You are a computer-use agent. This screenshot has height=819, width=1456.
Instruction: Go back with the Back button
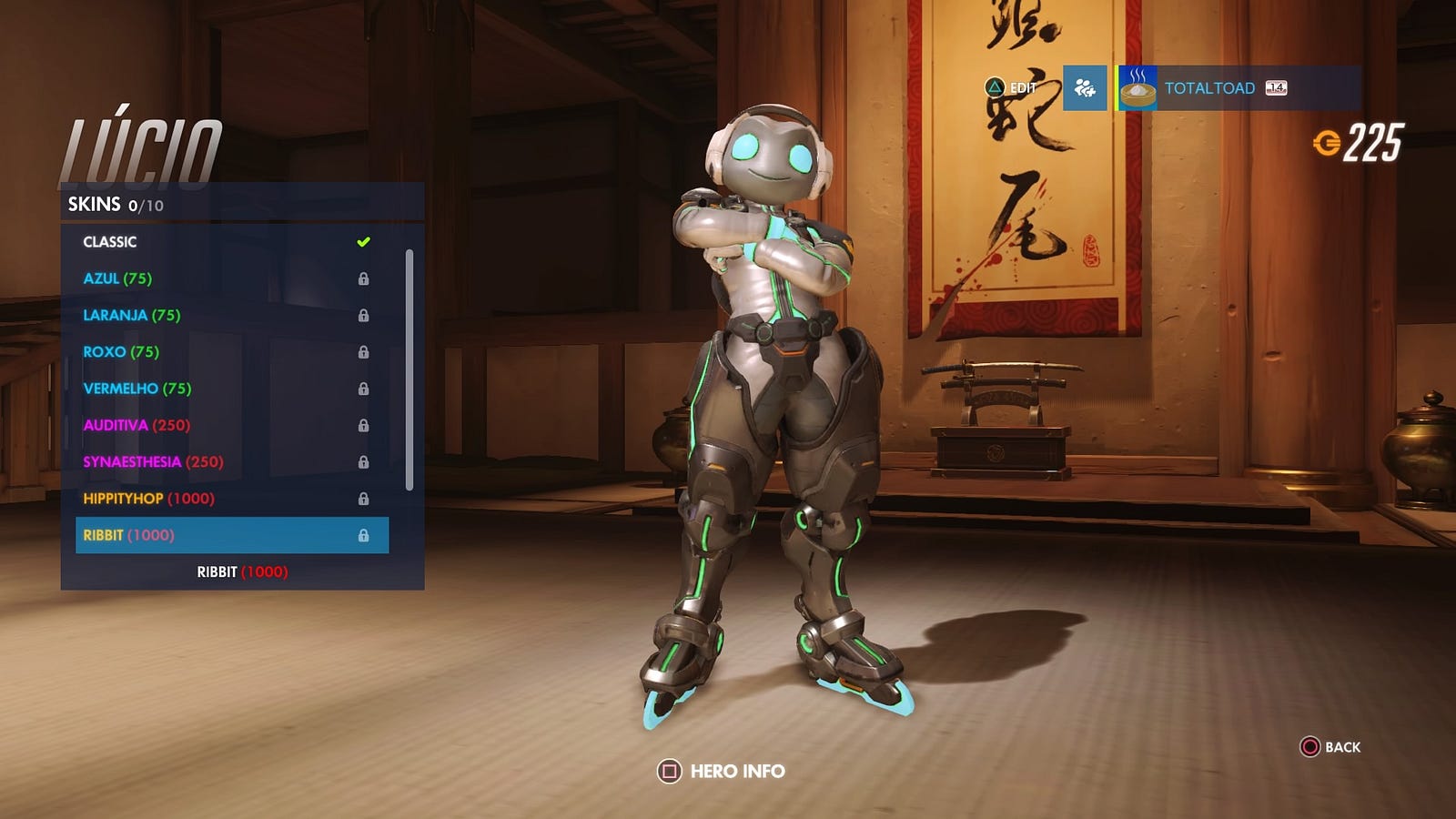pos(1330,747)
